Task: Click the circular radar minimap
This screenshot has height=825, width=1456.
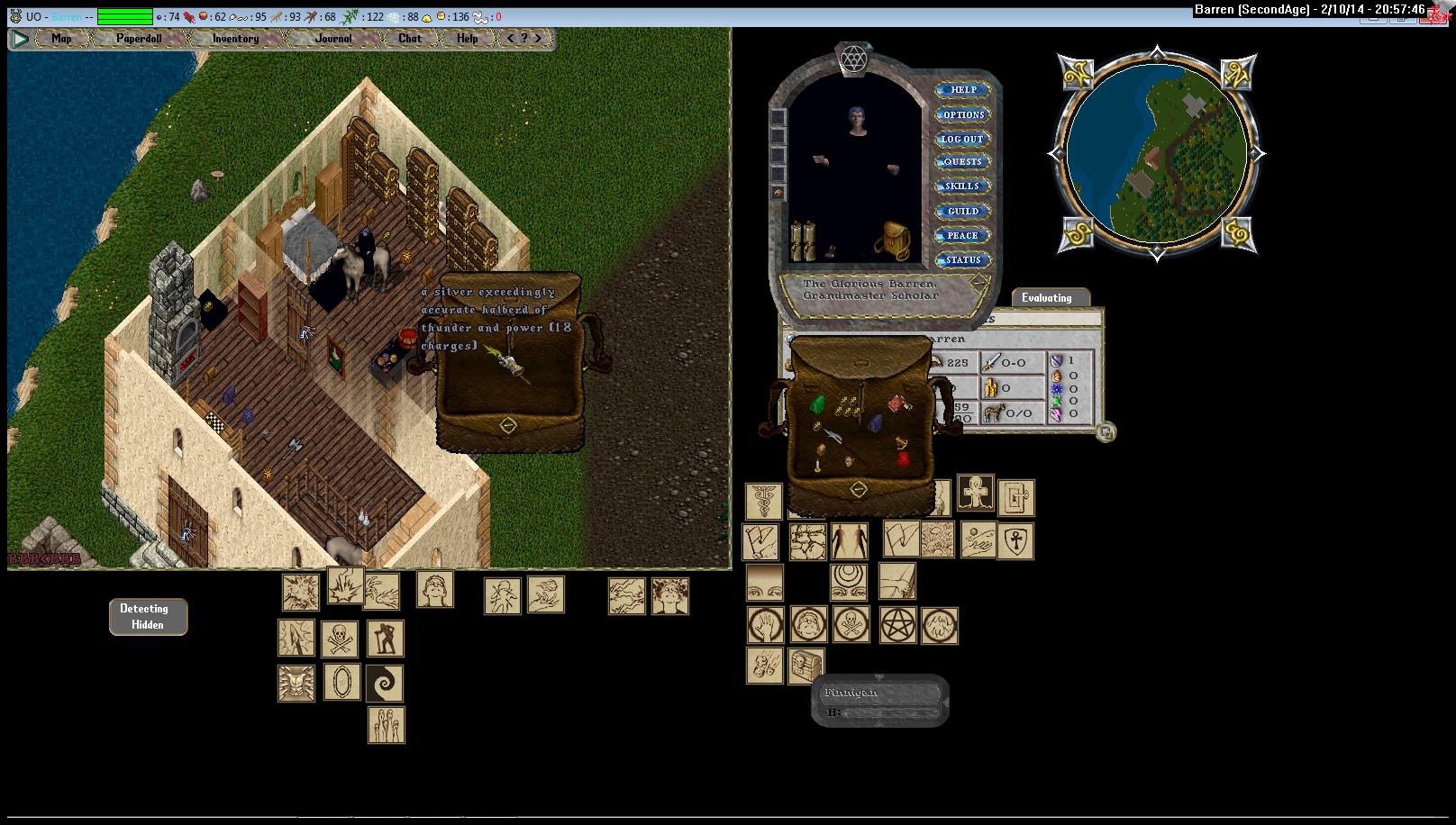Action: (x=1157, y=153)
